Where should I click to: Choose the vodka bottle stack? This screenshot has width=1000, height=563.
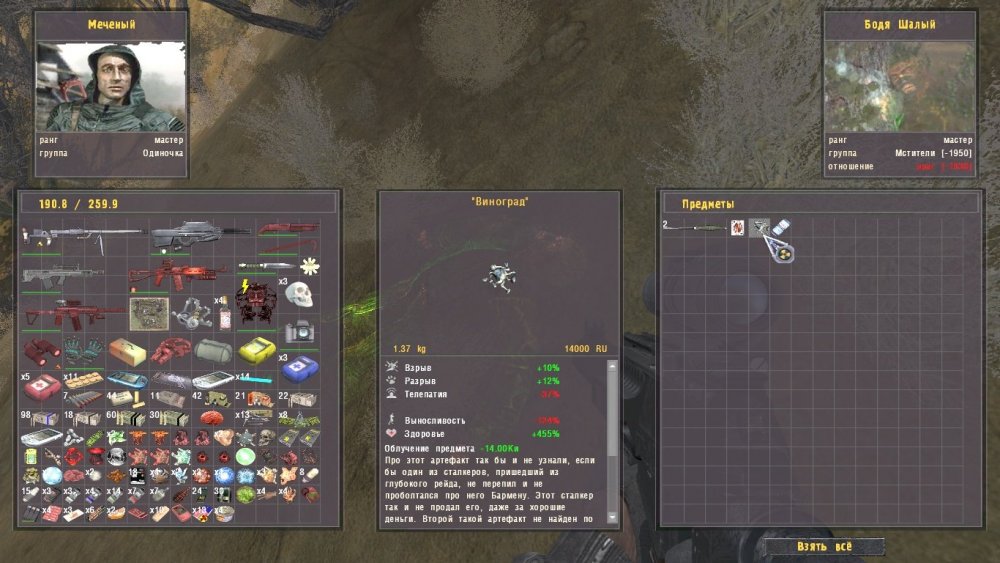223,315
